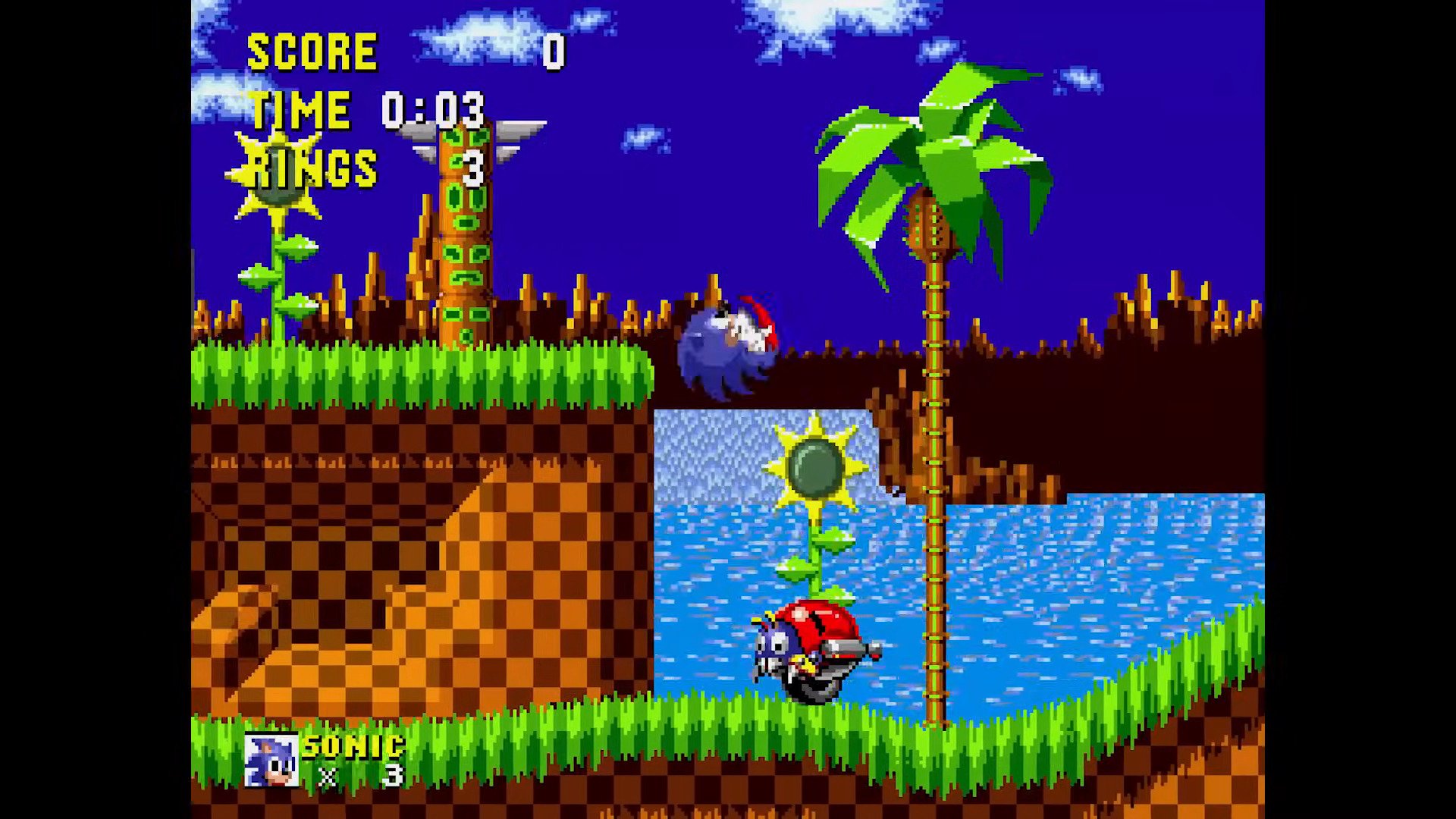Image resolution: width=1456 pixels, height=819 pixels.
Task: Click the Sonic face life counter icon
Action: (x=271, y=758)
